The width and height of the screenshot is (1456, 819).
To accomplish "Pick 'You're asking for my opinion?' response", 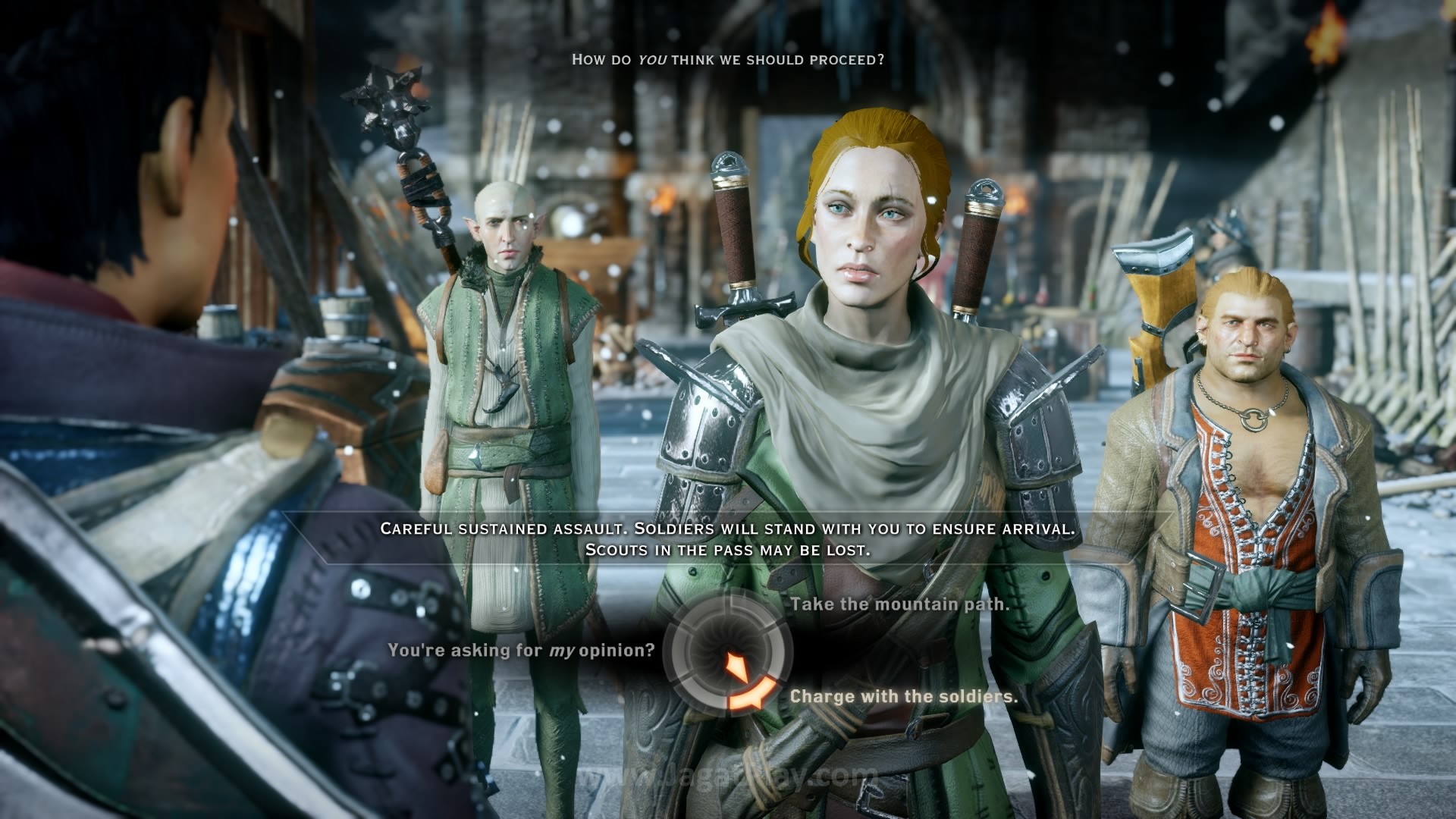I will [521, 651].
